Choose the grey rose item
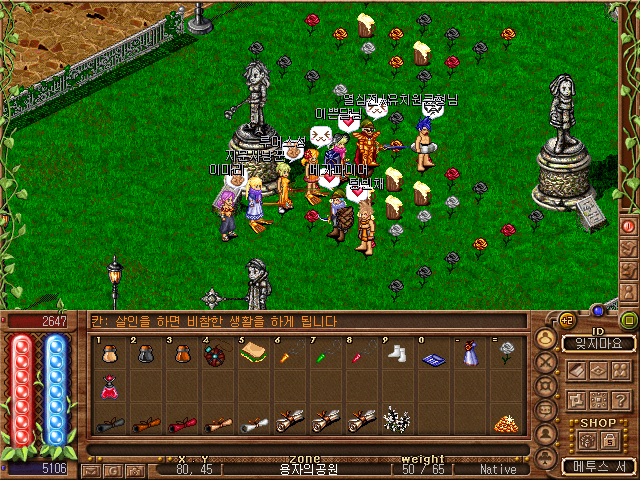This screenshot has height=480, width=640. [505, 352]
